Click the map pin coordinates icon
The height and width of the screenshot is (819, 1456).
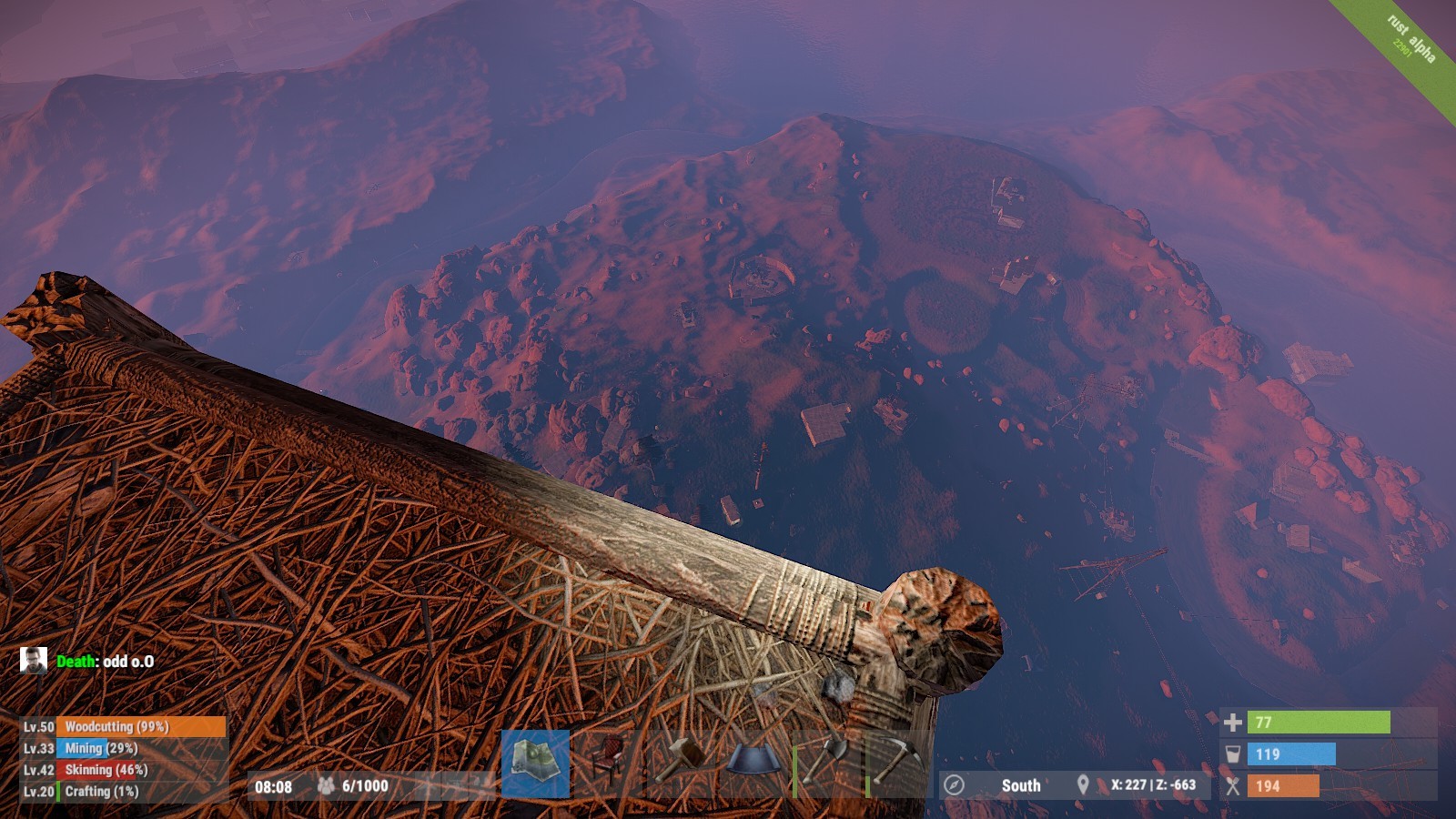pos(1083,784)
